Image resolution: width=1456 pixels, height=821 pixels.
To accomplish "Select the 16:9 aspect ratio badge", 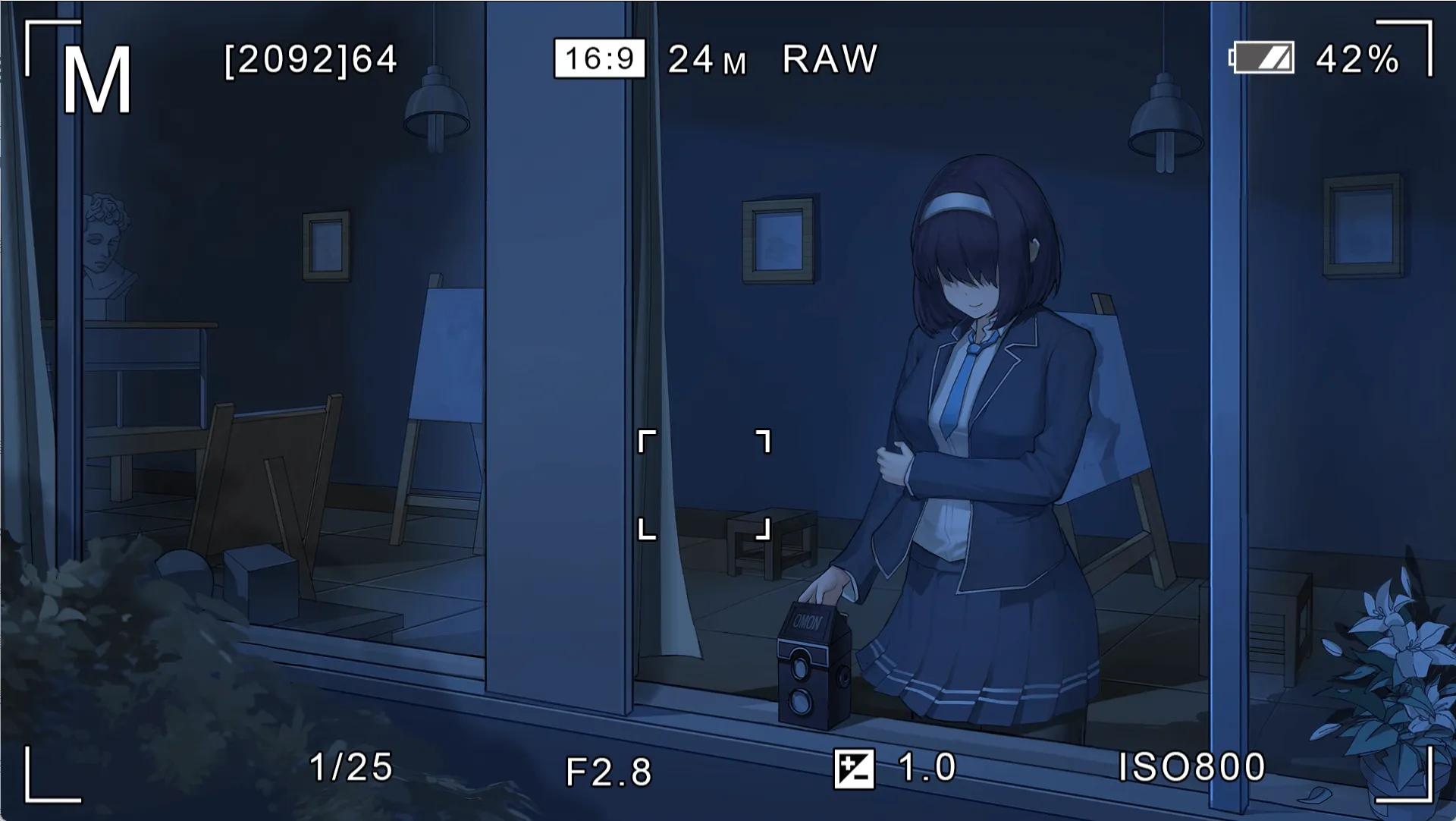I will (600, 58).
